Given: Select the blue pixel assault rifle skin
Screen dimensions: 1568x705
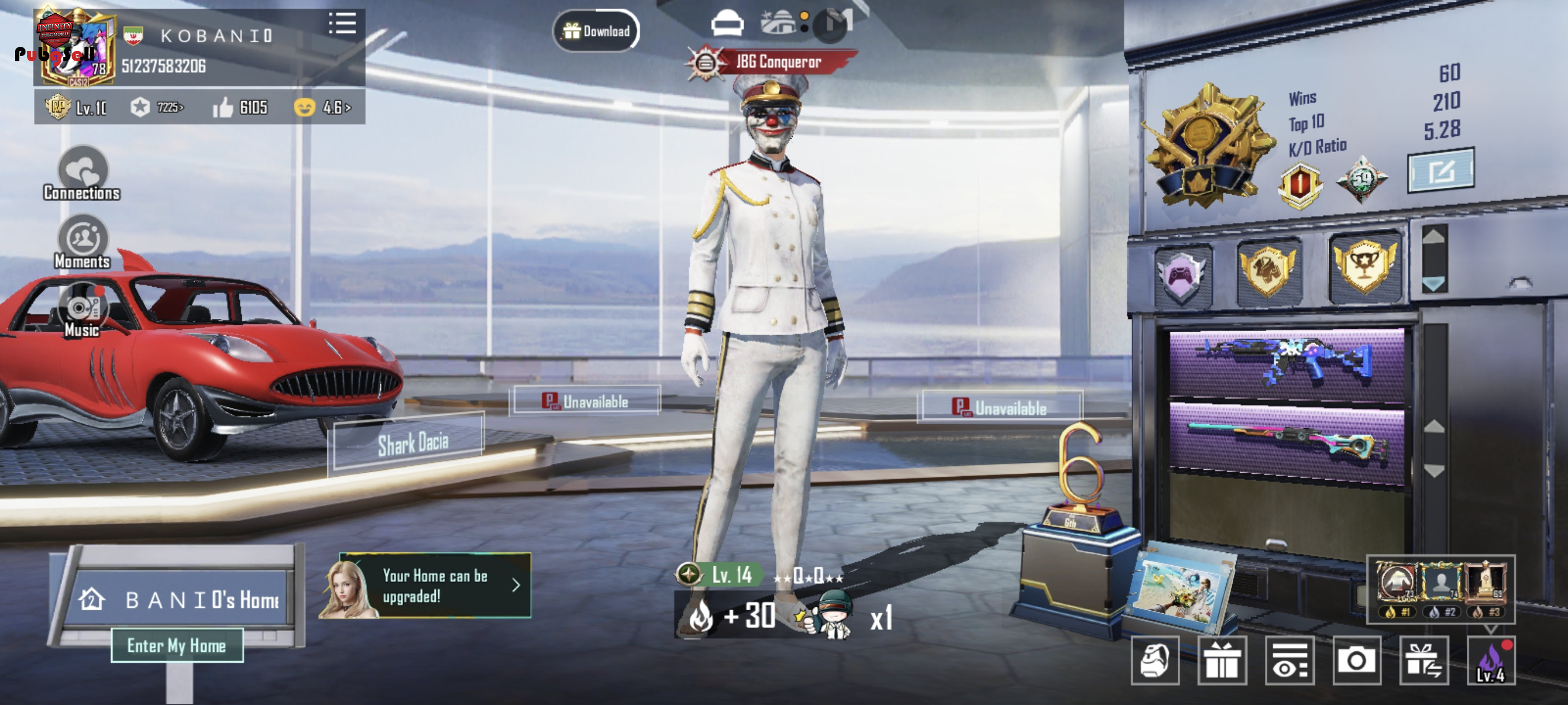Looking at the screenshot, I should pyautogui.click(x=1287, y=363).
